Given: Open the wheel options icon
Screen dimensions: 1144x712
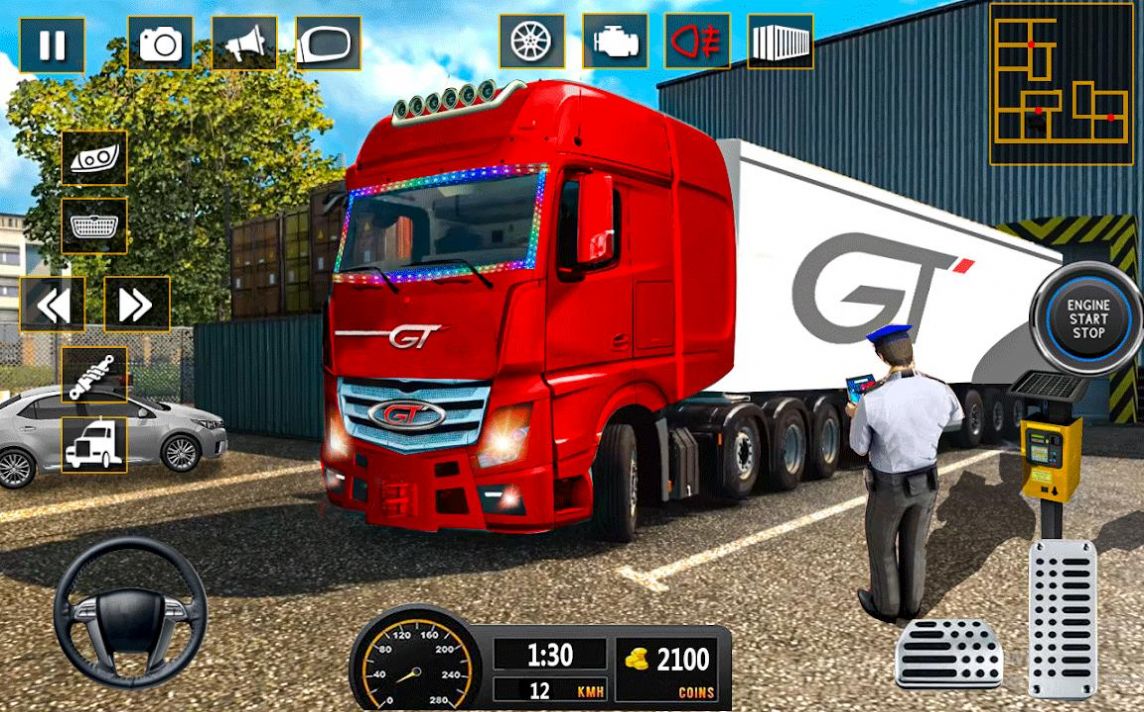Looking at the screenshot, I should tap(532, 41).
